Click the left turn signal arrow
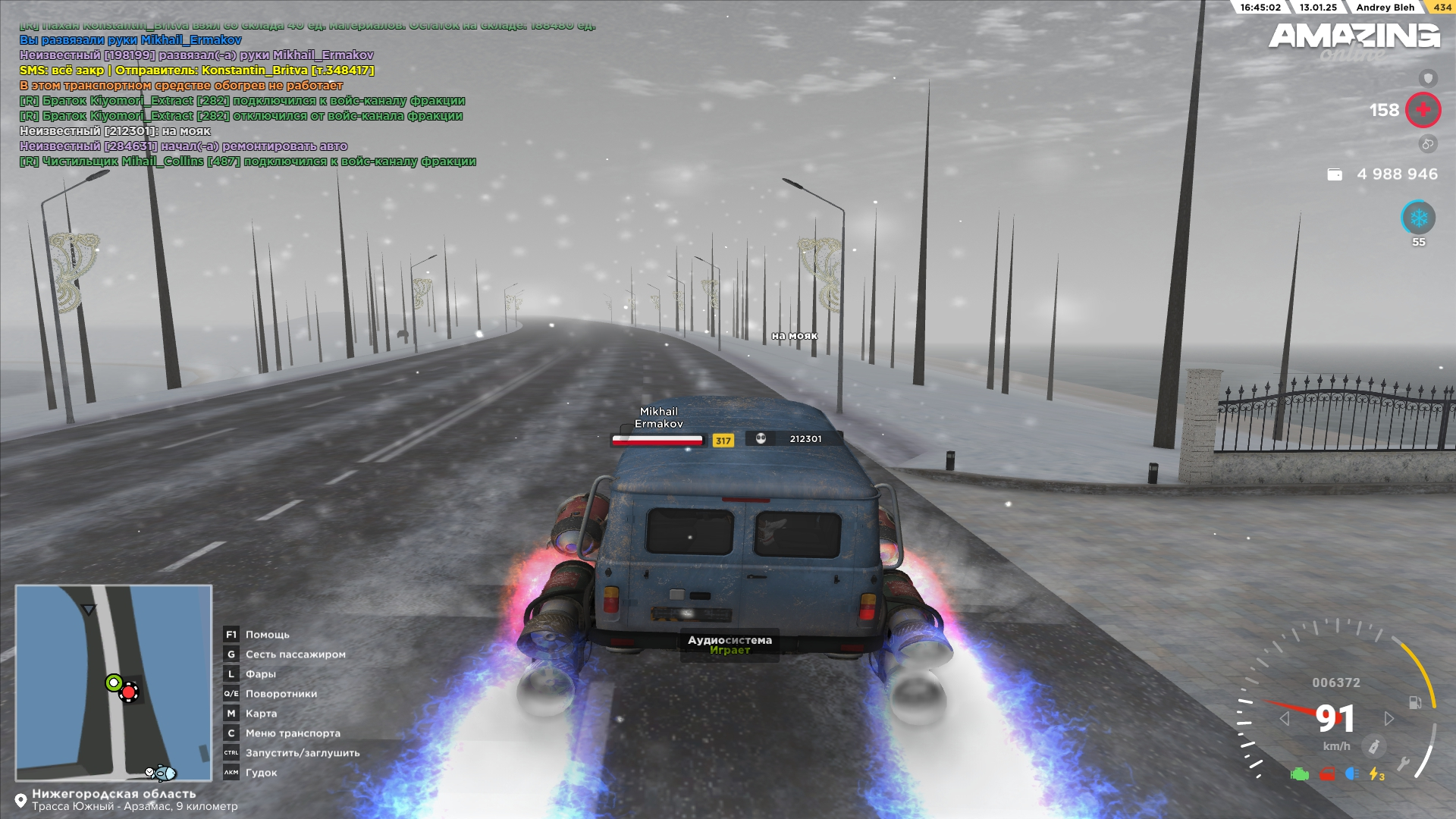Screen dimensions: 1456x819 tap(1284, 718)
